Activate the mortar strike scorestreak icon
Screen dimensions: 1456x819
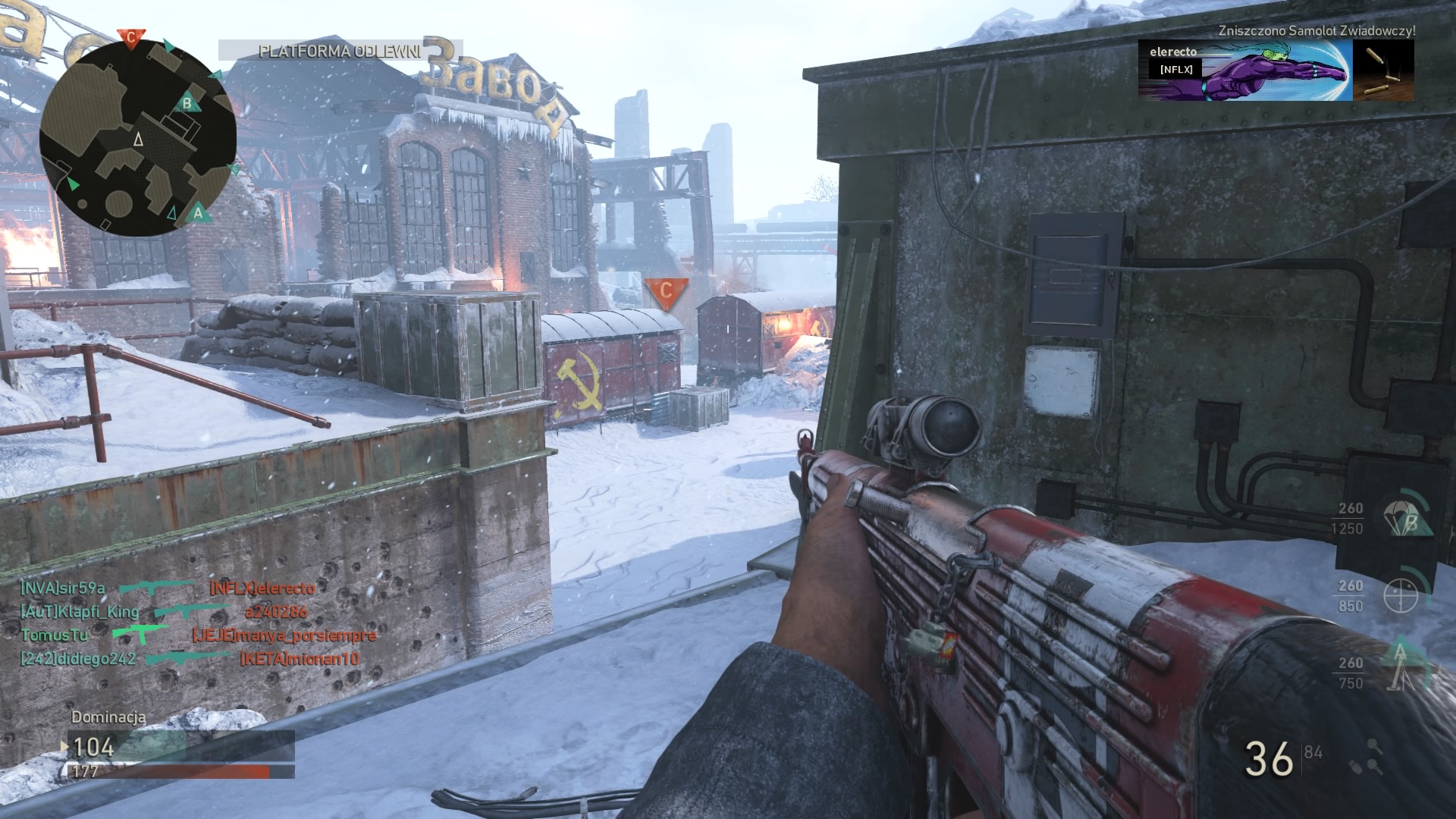pyautogui.click(x=1400, y=667)
